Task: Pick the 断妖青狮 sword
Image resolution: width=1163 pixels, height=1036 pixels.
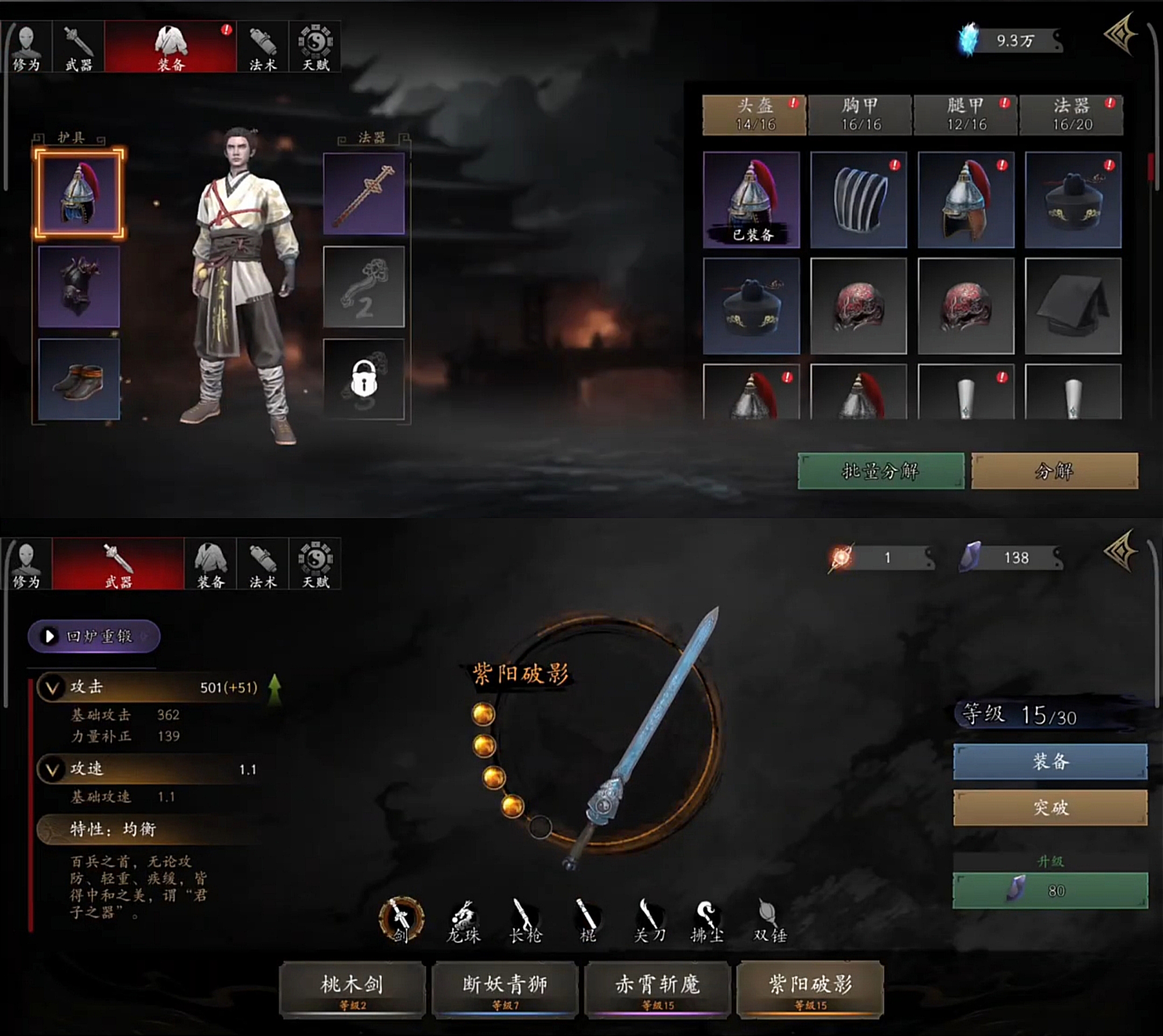Action: click(505, 989)
